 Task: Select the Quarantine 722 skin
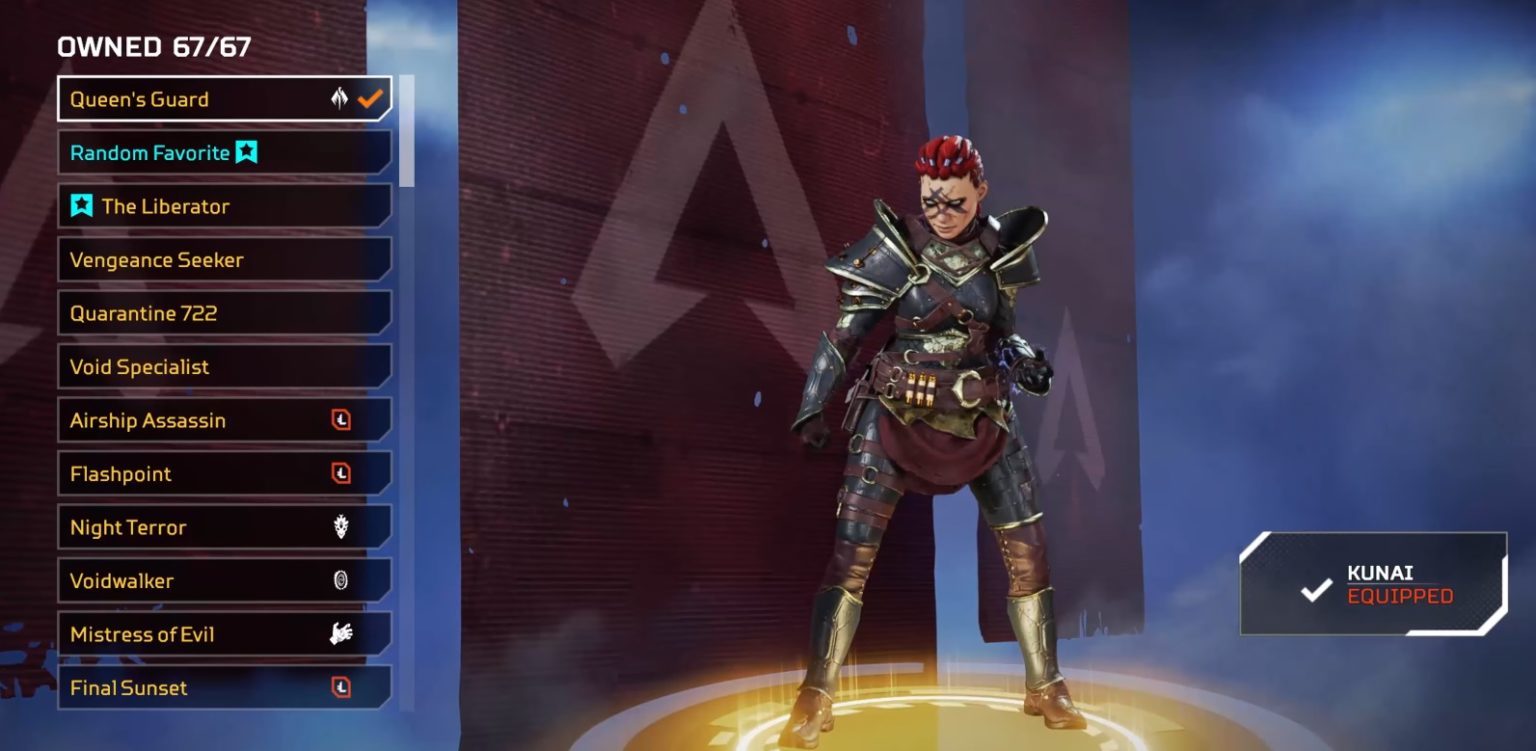[x=200, y=313]
